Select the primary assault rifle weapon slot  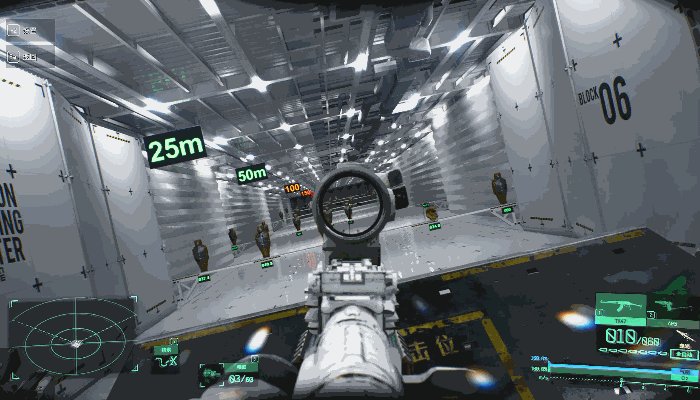(x=620, y=306)
